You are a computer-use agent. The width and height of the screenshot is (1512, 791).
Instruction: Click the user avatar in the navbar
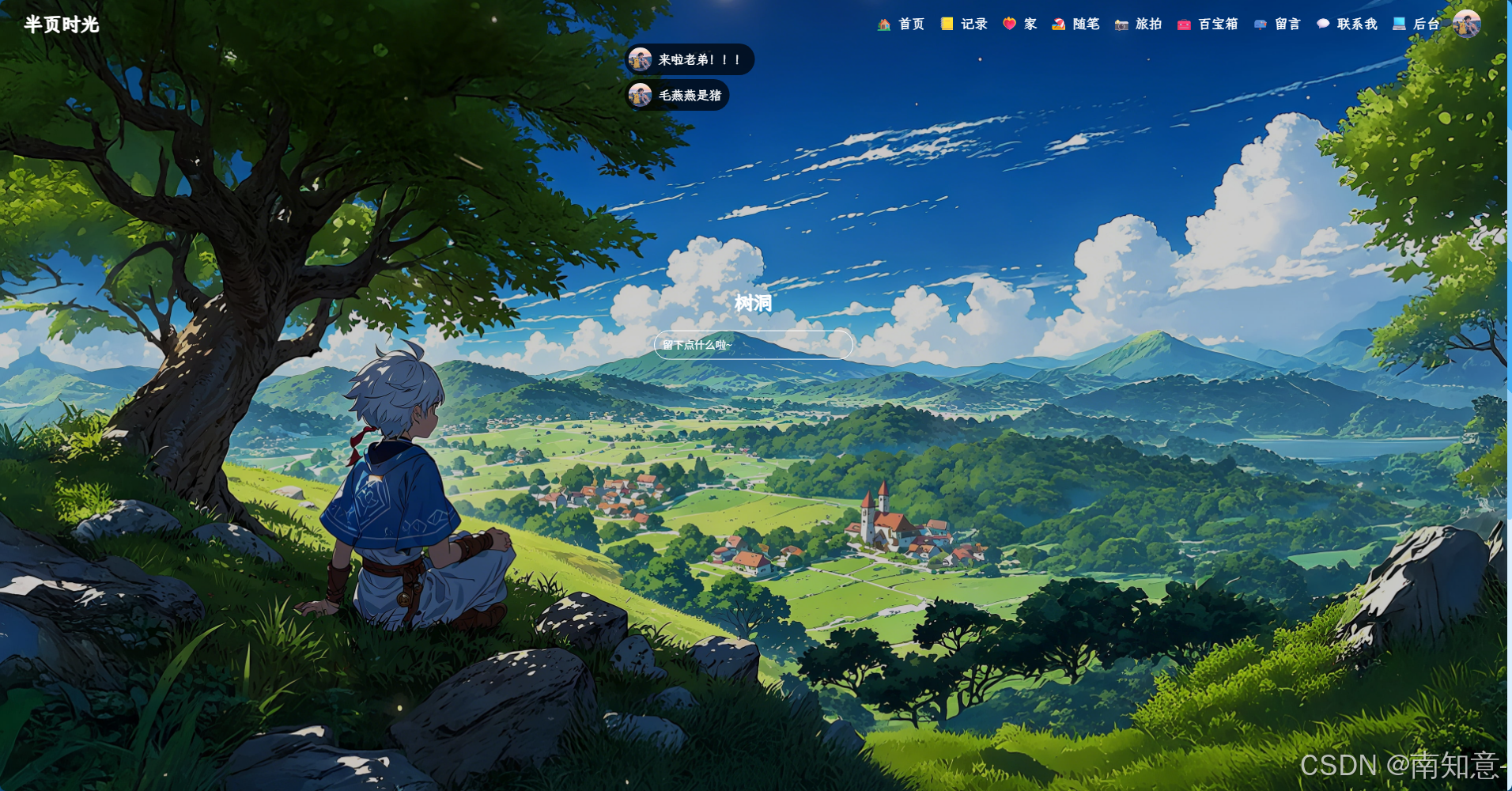[1466, 25]
